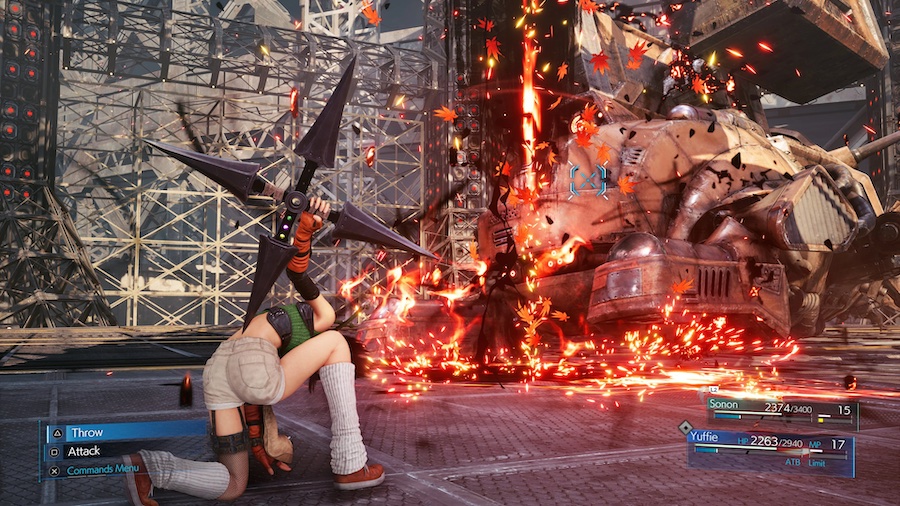This screenshot has height=506, width=900.
Task: Select Yuffie's party status row
Action: coord(770,445)
